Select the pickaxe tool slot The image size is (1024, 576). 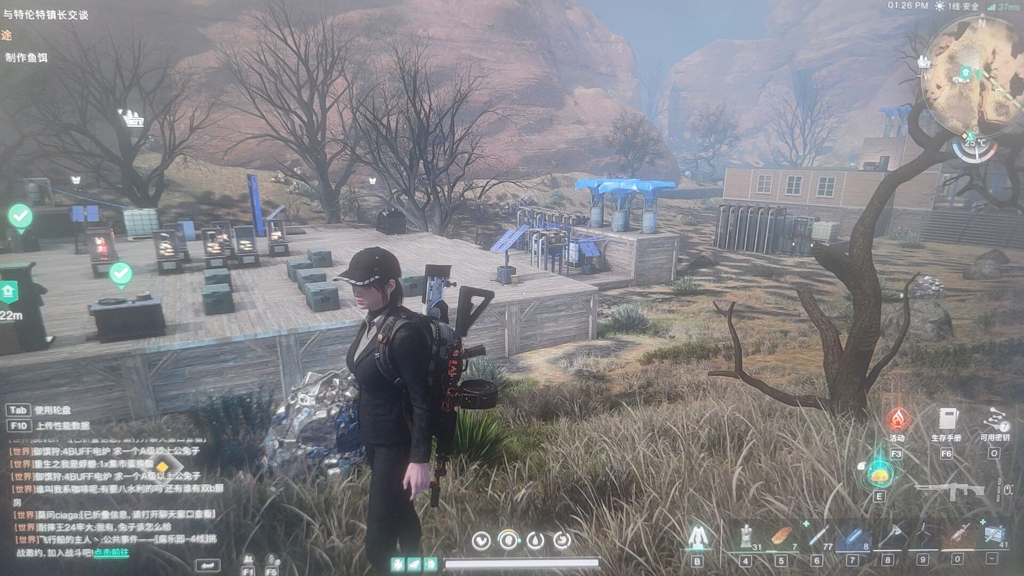pyautogui.click(x=888, y=537)
